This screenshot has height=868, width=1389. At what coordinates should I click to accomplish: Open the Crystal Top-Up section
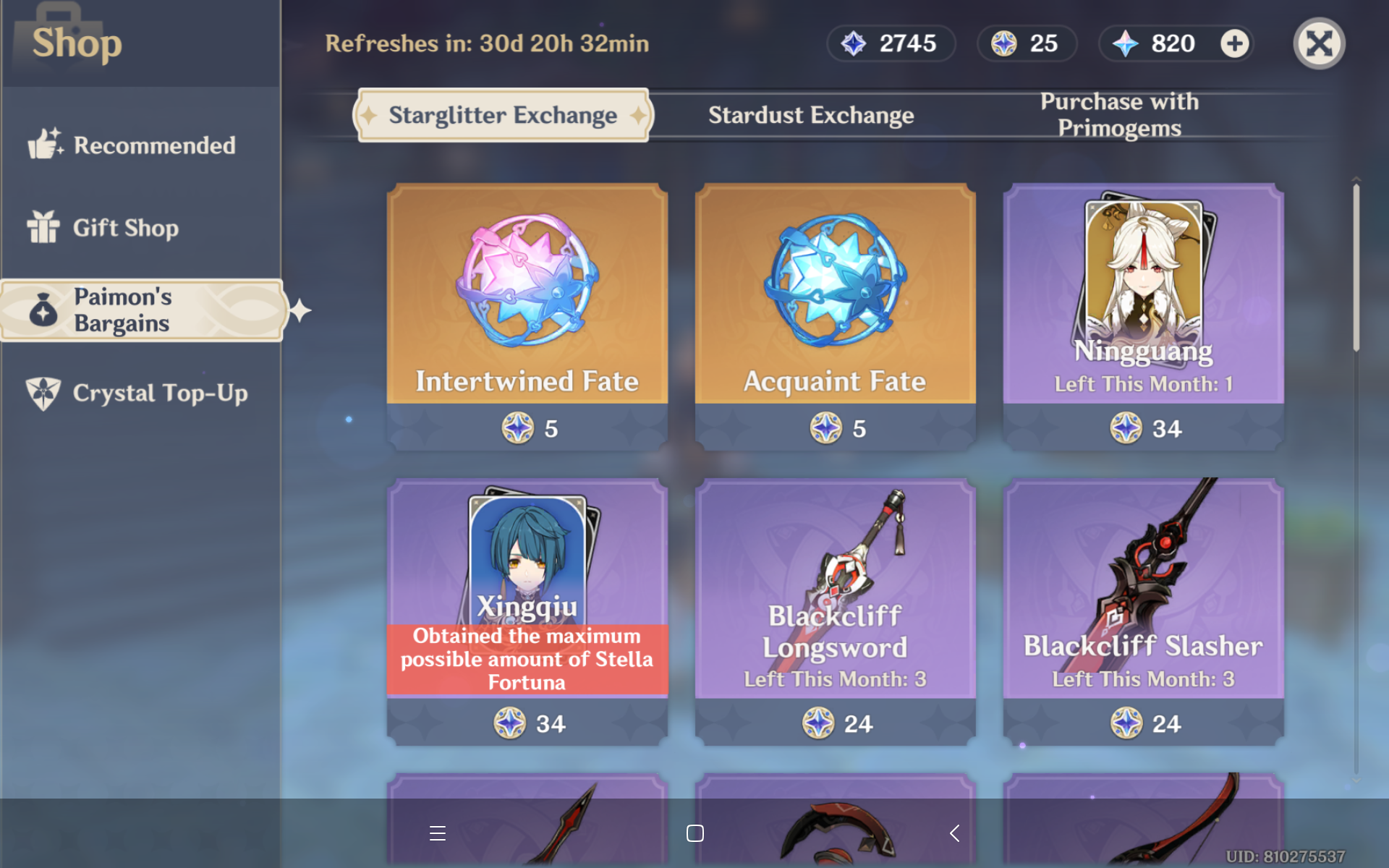coord(45,393)
